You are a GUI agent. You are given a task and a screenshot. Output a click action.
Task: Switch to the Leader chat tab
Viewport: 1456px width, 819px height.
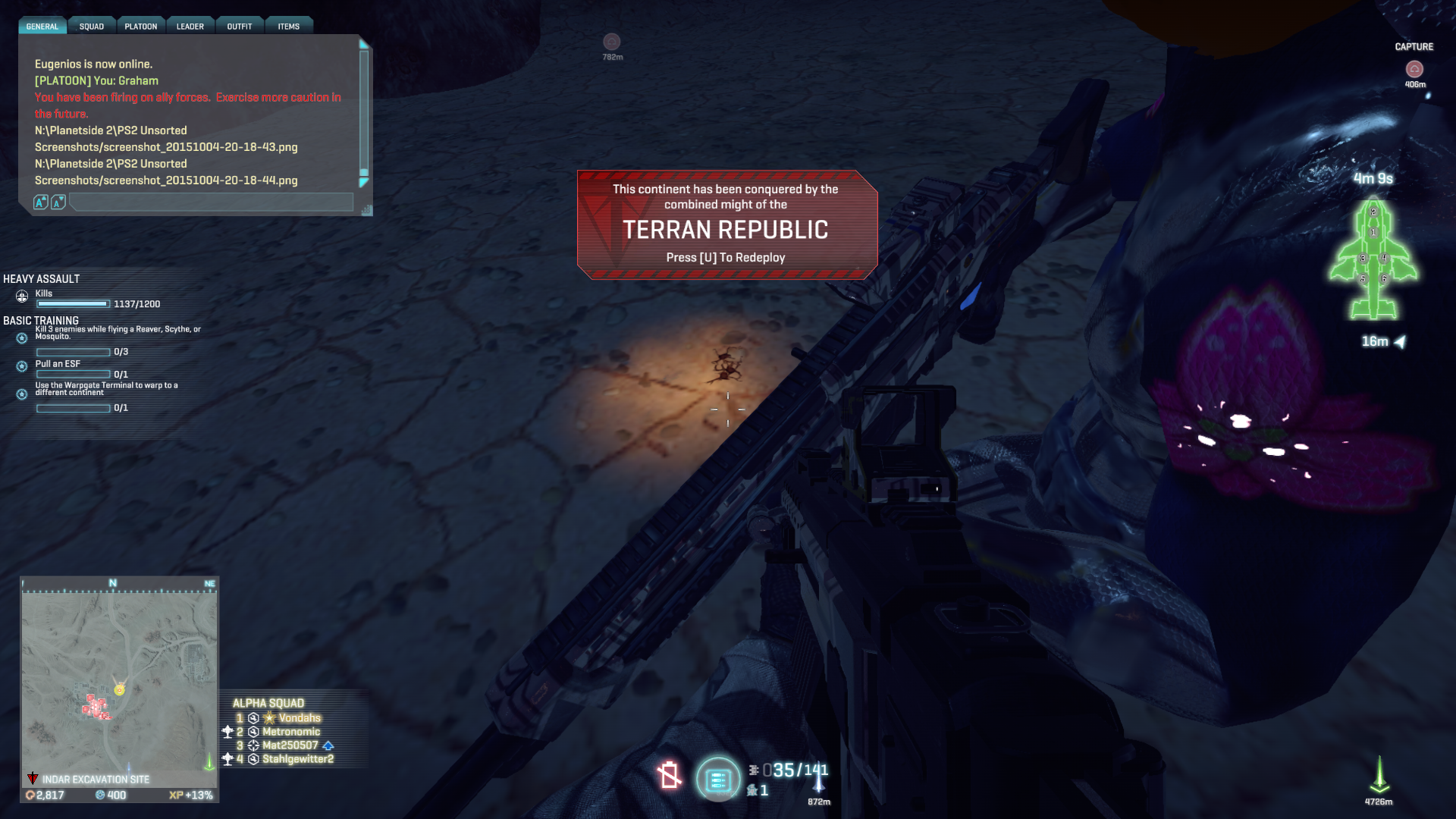pyautogui.click(x=190, y=27)
